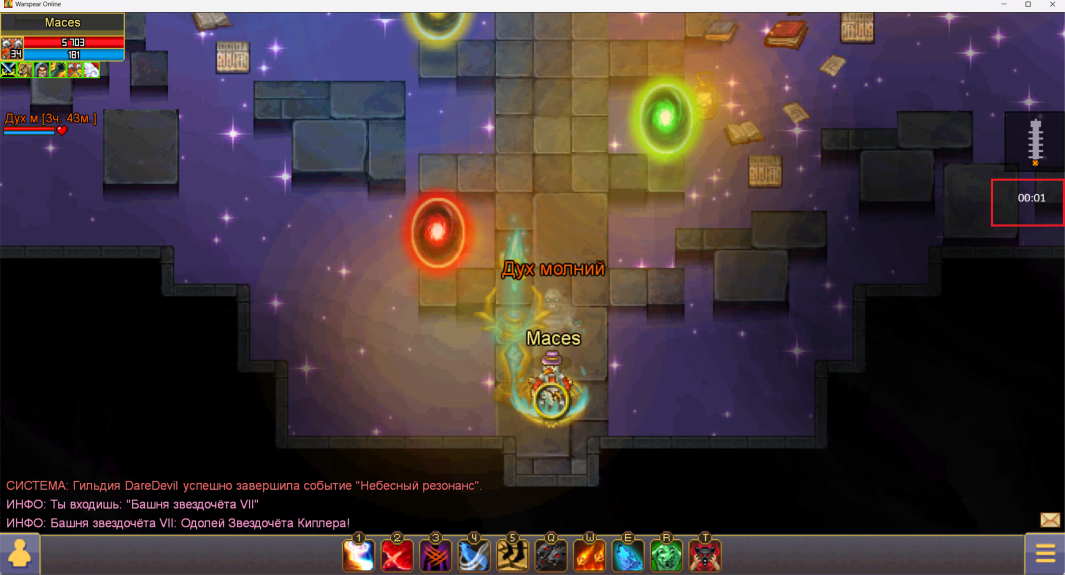Select the Дух м pet status label
Screen dimensions: 1065x575
pyautogui.click(x=50, y=119)
